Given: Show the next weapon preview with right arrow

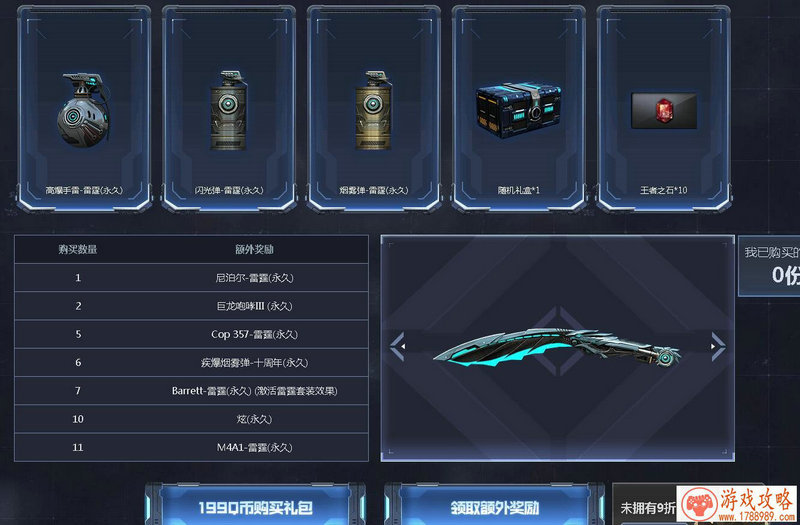Looking at the screenshot, I should click(x=716, y=347).
